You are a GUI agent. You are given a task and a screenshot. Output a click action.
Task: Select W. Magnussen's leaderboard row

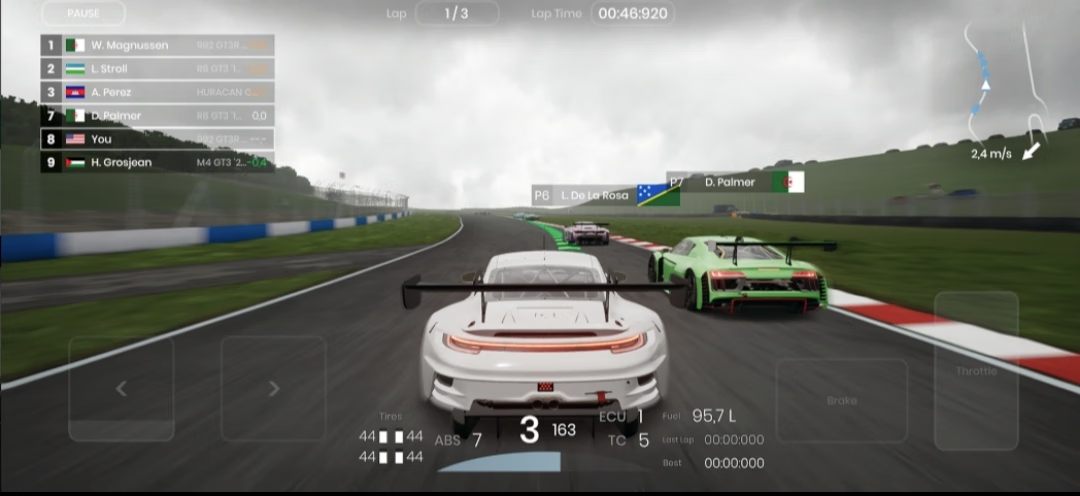(157, 45)
